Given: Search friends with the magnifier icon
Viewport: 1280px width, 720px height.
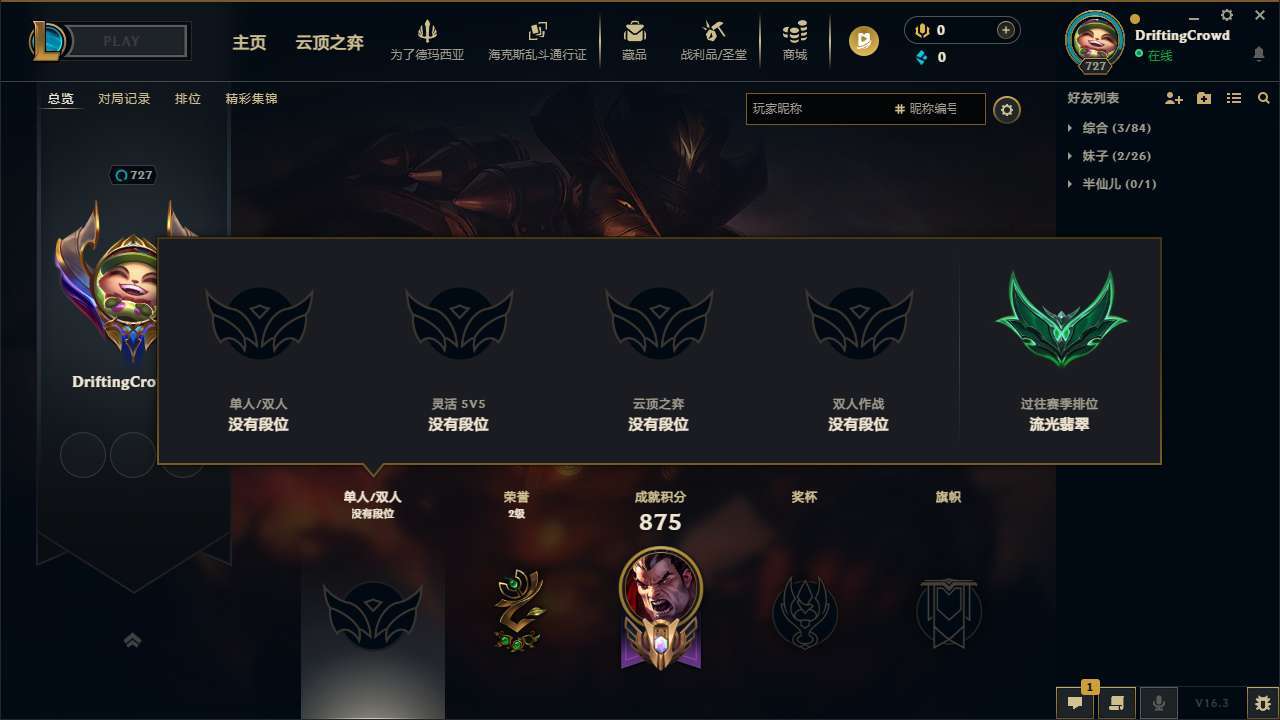Looking at the screenshot, I should pos(1263,98).
